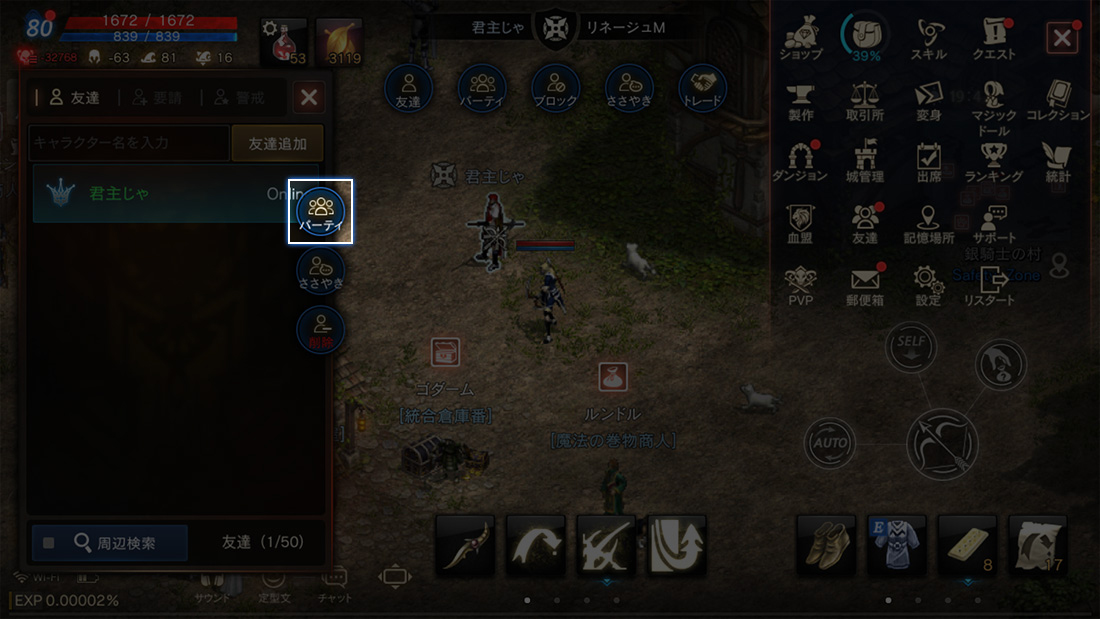Close the friends list panel
1100x619 pixels.
click(309, 97)
